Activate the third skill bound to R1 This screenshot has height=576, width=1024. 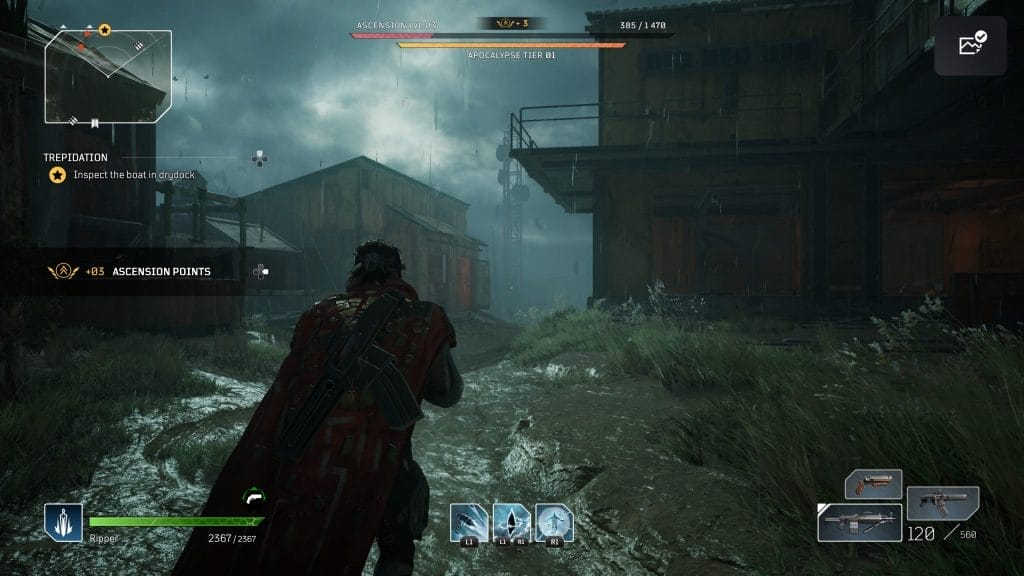pos(554,522)
